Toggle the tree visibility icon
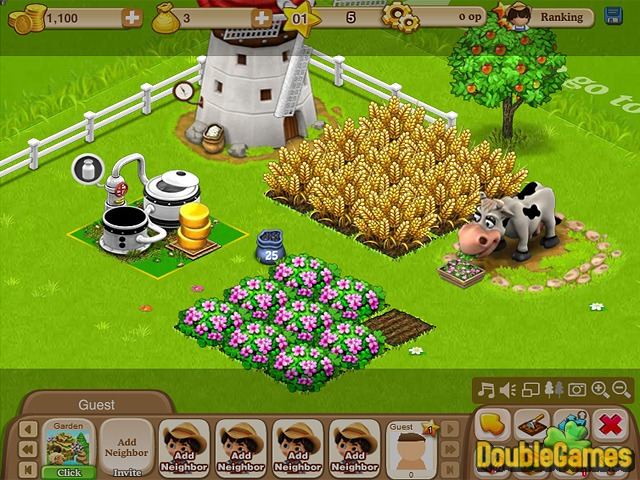Screen dimensions: 640x480 [x=554, y=390]
